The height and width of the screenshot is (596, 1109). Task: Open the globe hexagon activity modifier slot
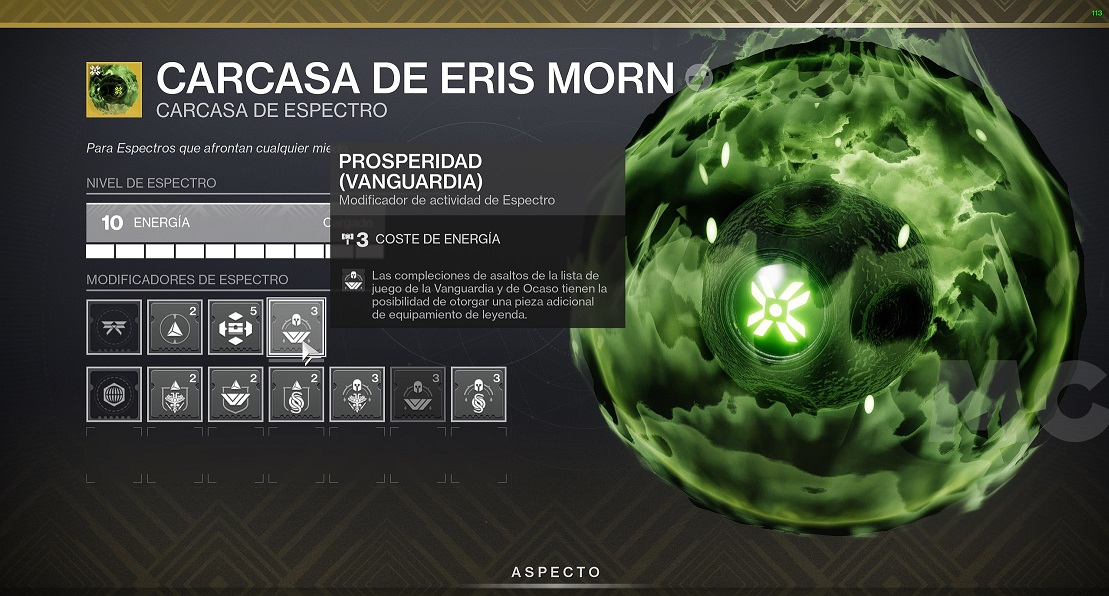[114, 394]
